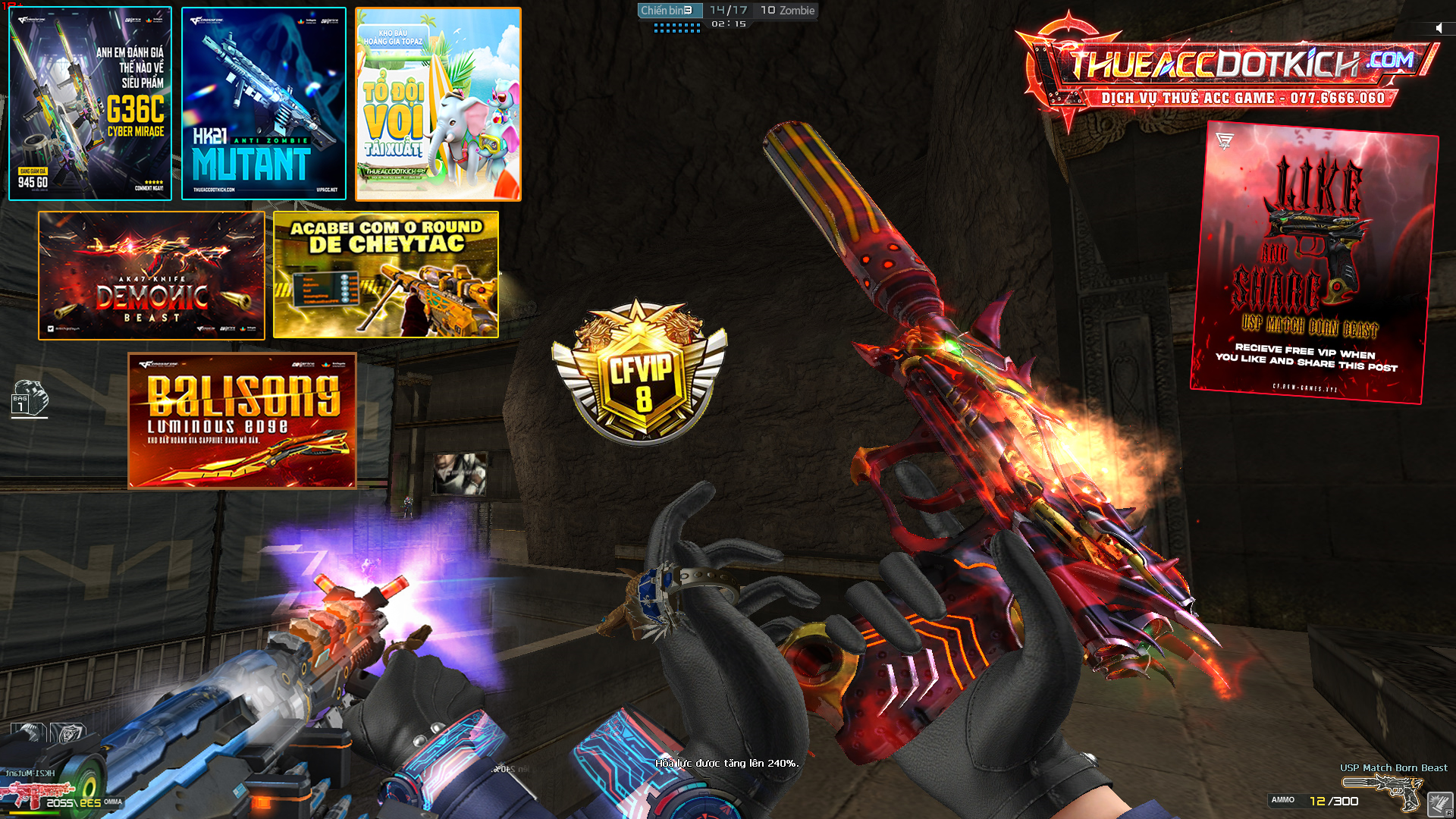1456x819 pixels.
Task: Open the Like and Share USP poster
Action: 1313,262
